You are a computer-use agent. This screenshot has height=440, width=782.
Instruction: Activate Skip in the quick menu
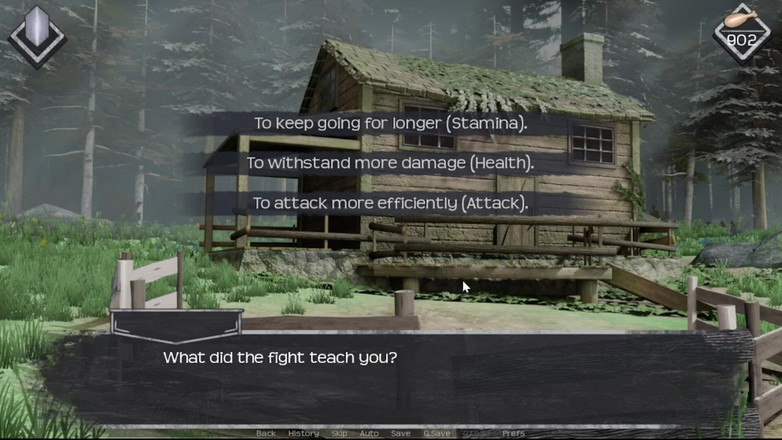(x=340, y=433)
